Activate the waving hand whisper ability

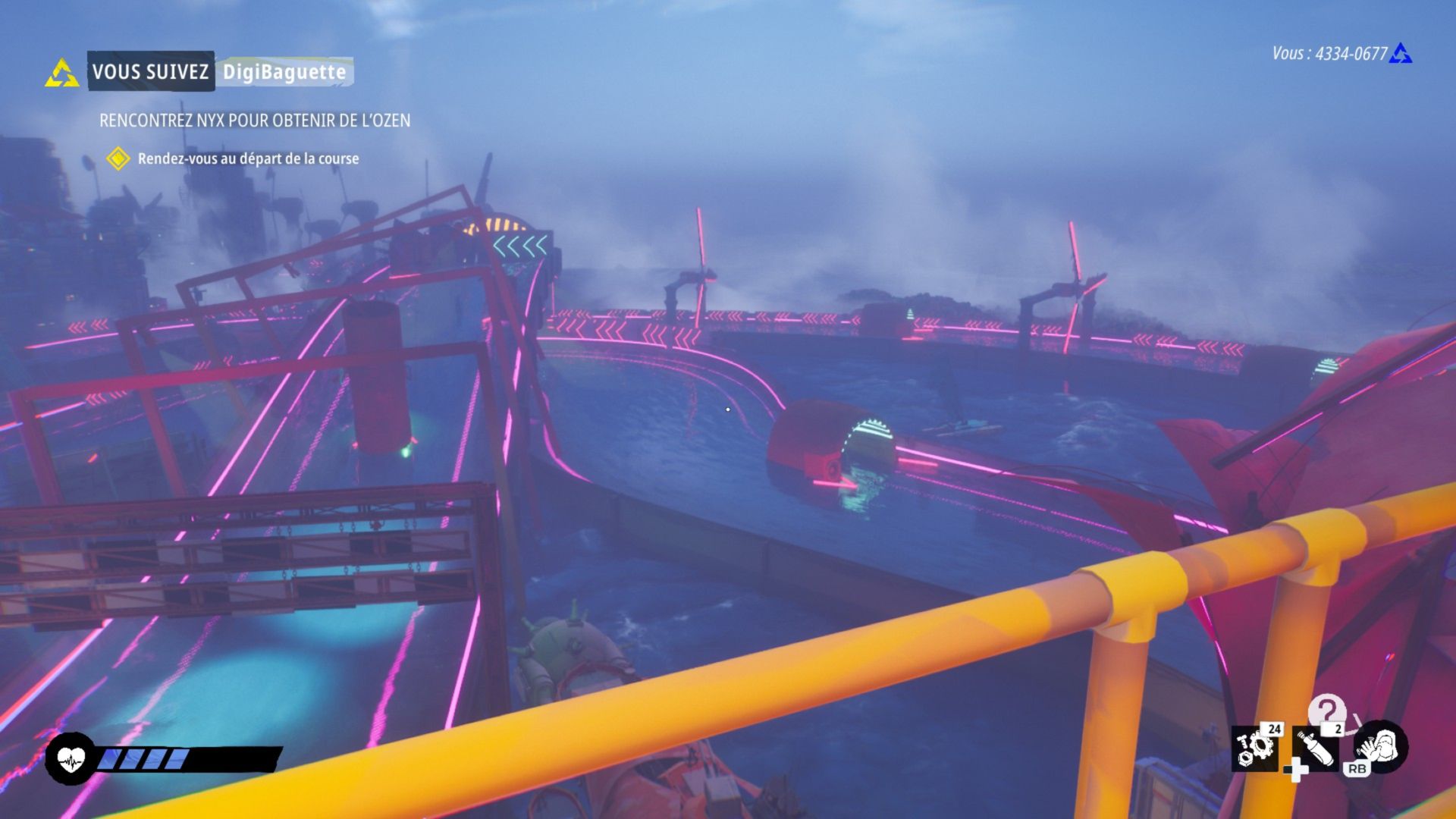click(x=1380, y=745)
